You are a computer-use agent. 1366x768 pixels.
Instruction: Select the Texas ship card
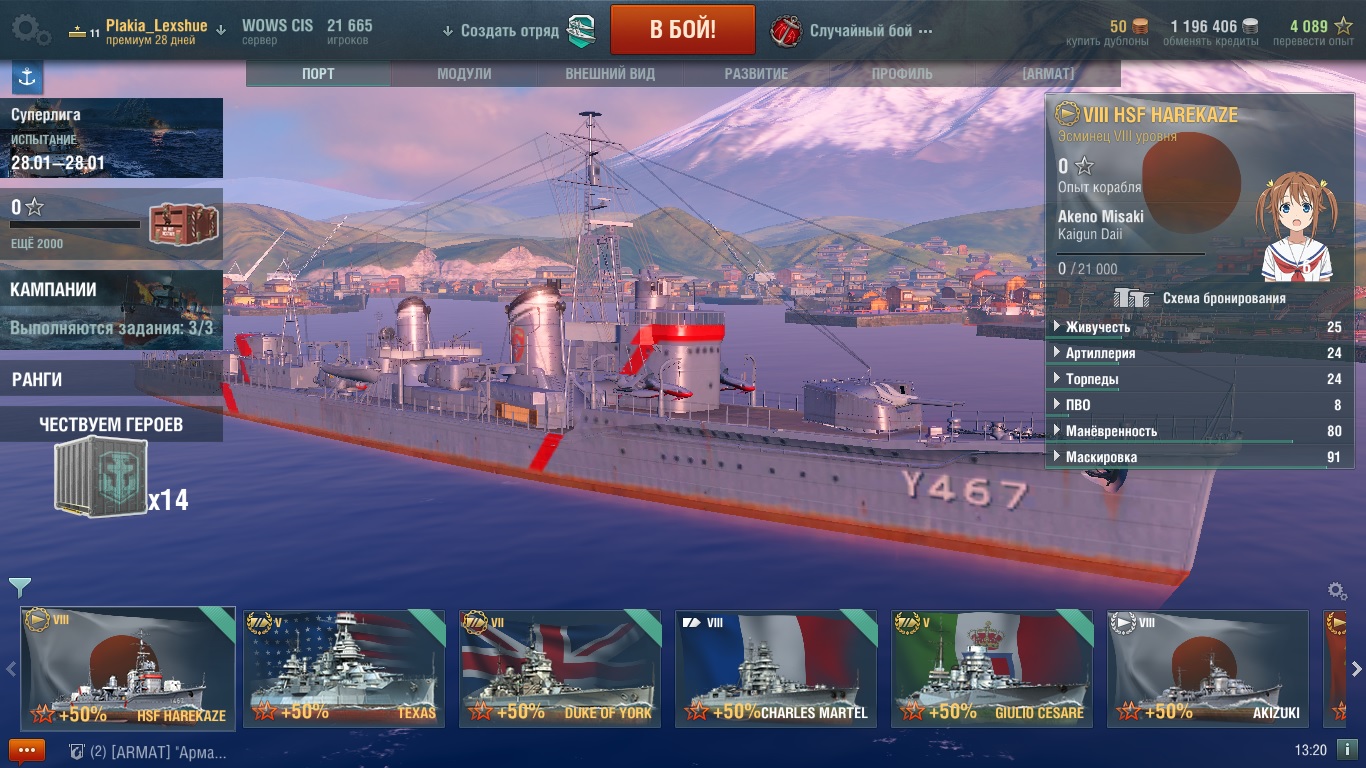click(344, 668)
